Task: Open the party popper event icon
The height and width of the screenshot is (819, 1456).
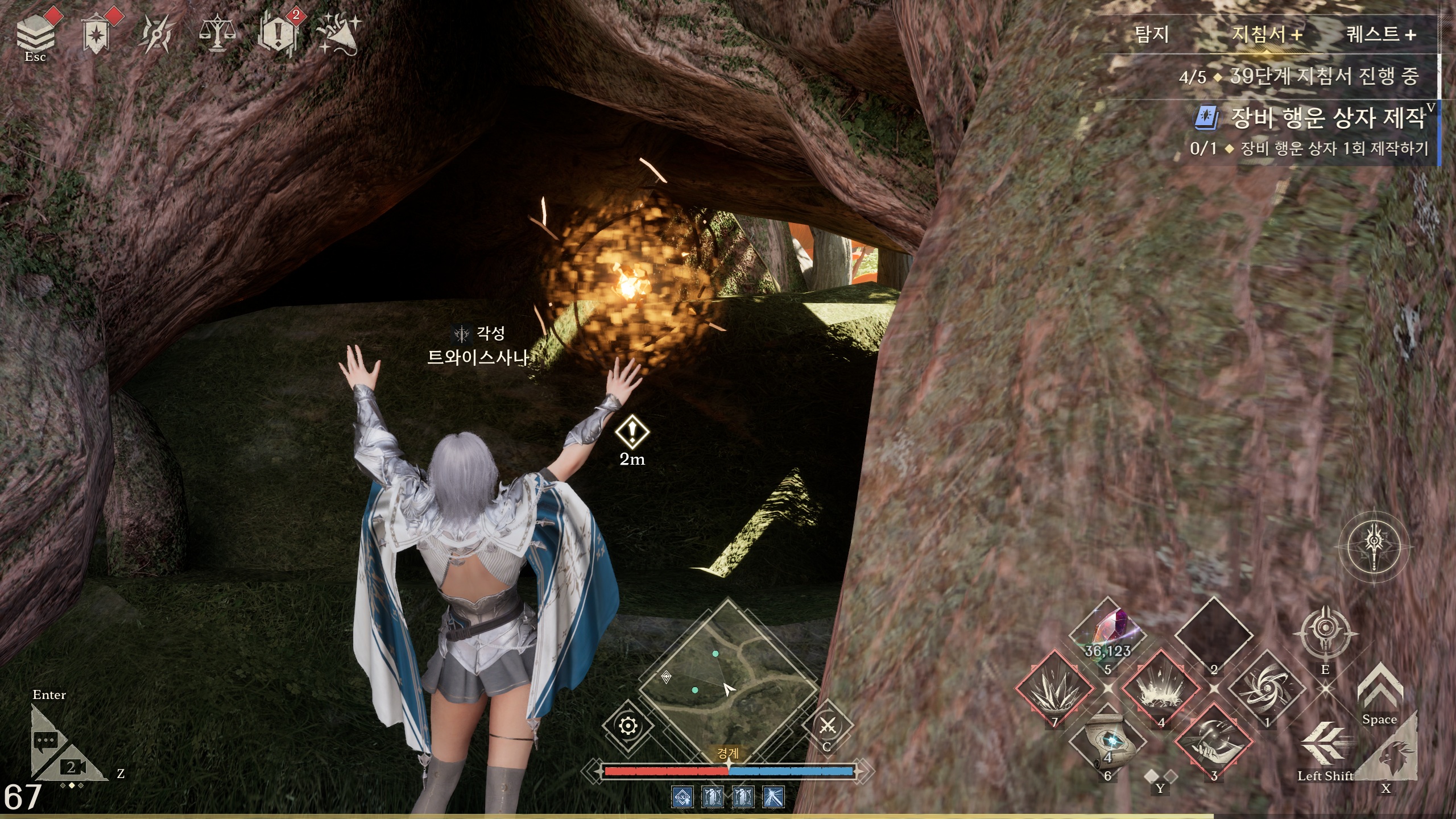Action: 338,34
